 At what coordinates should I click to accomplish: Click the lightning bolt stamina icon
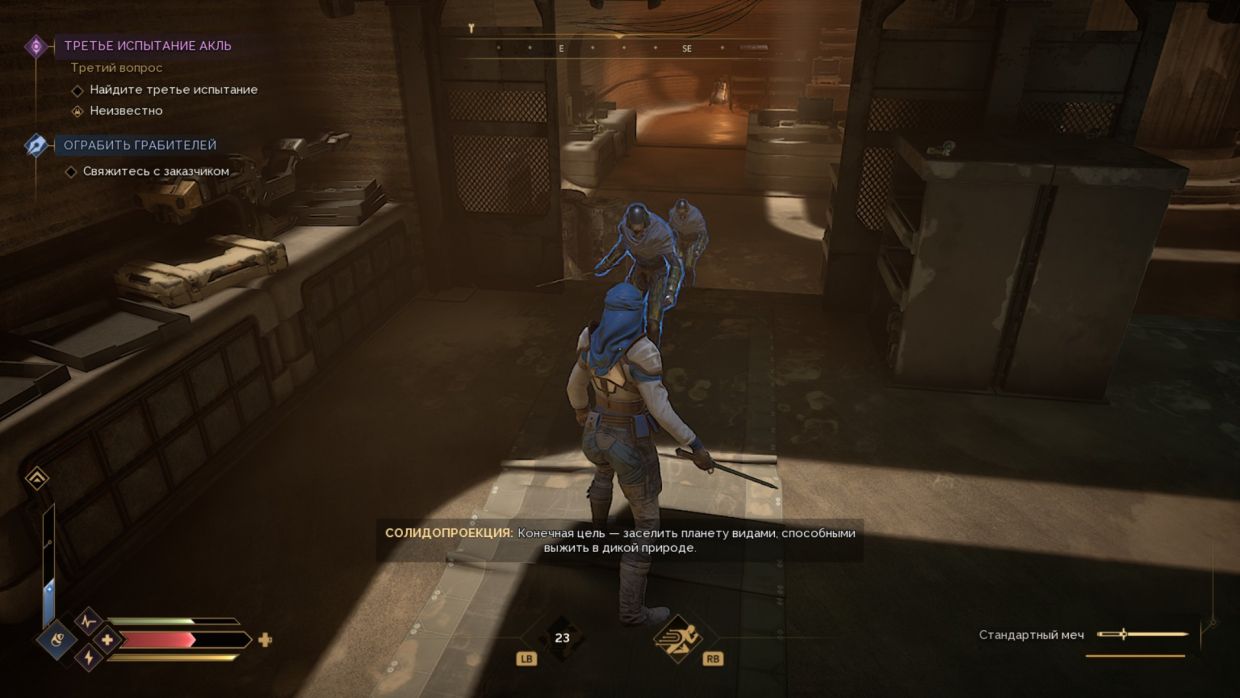(x=88, y=657)
